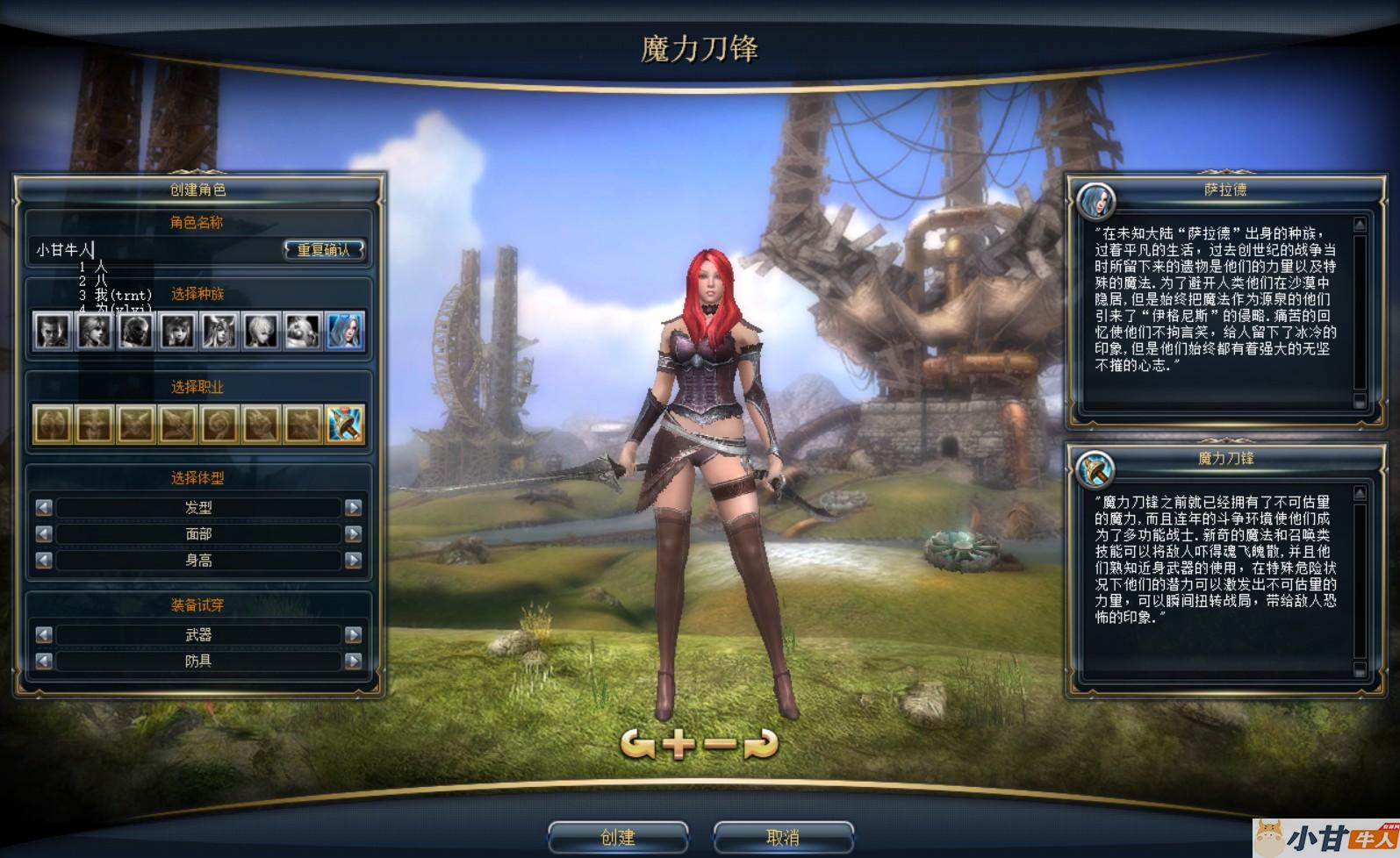Zoom in using the golden plus button
The image size is (1400, 858).
point(679,744)
